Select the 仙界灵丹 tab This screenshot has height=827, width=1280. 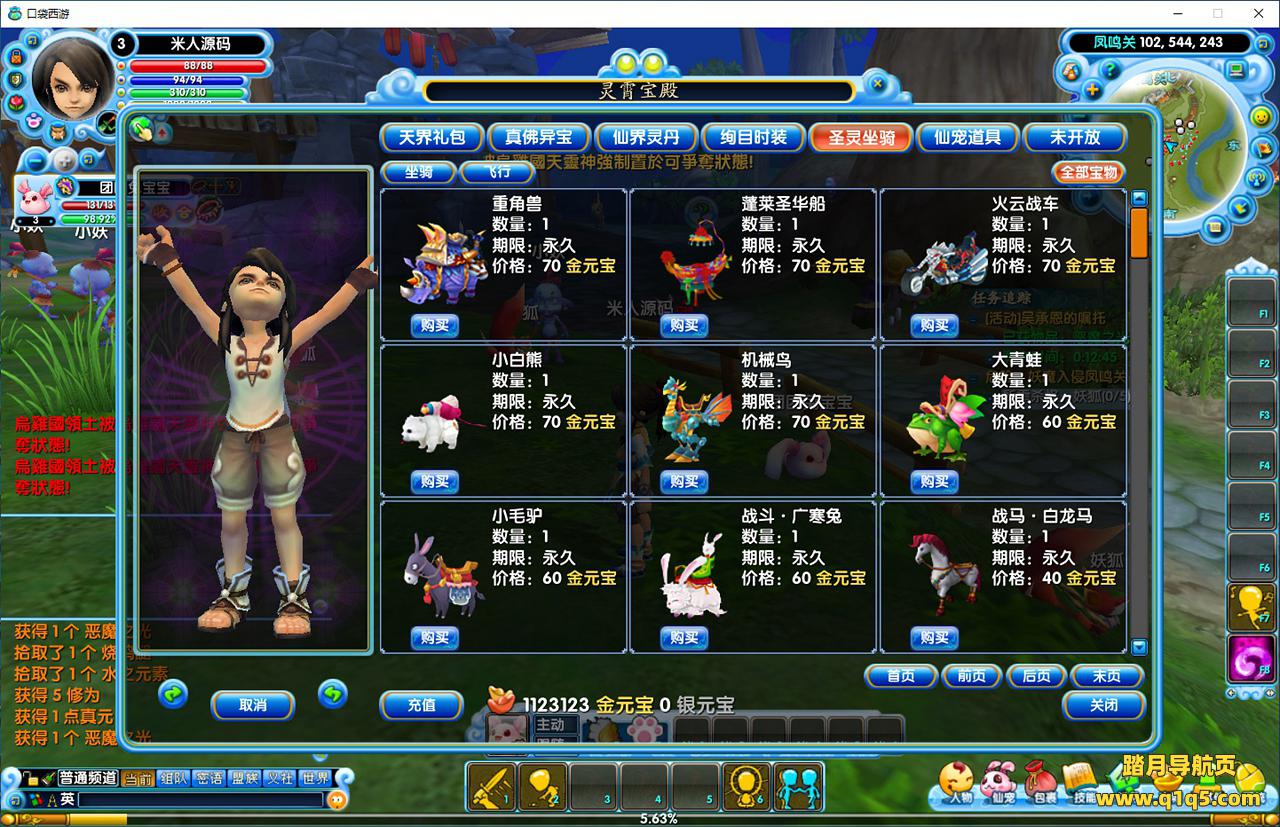[x=645, y=137]
